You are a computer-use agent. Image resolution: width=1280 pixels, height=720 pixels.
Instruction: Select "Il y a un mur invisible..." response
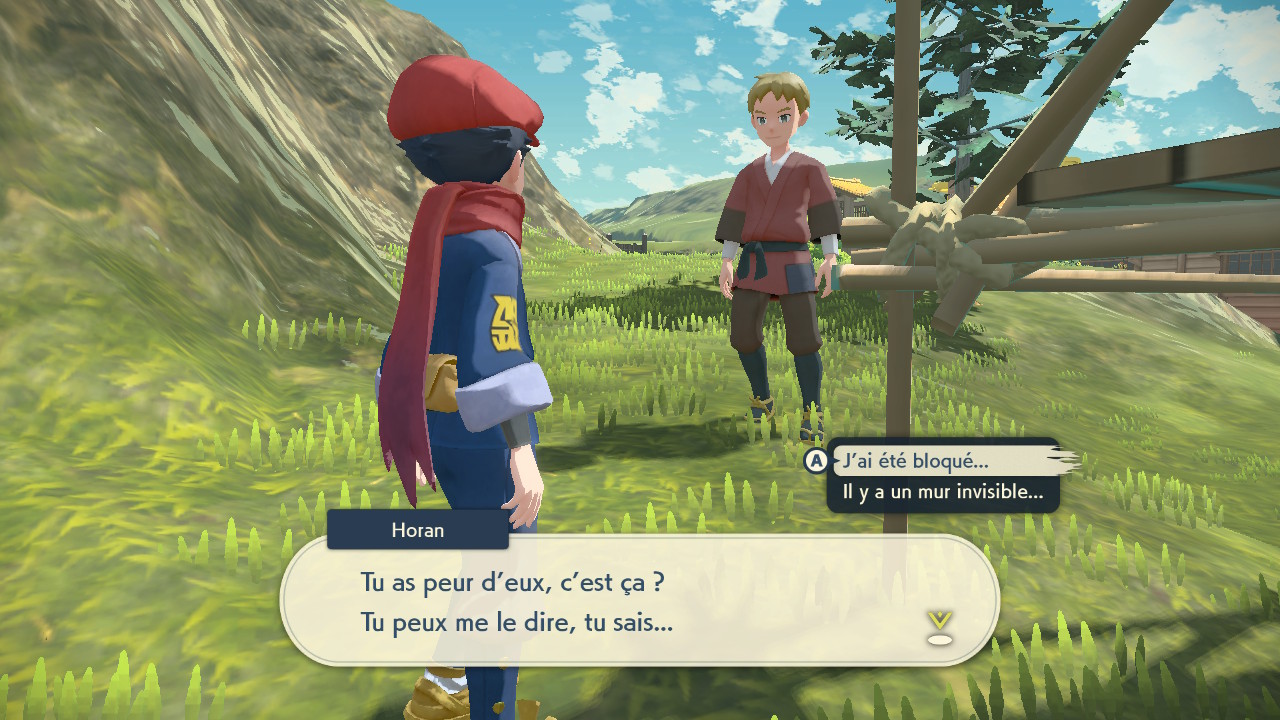pyautogui.click(x=942, y=492)
